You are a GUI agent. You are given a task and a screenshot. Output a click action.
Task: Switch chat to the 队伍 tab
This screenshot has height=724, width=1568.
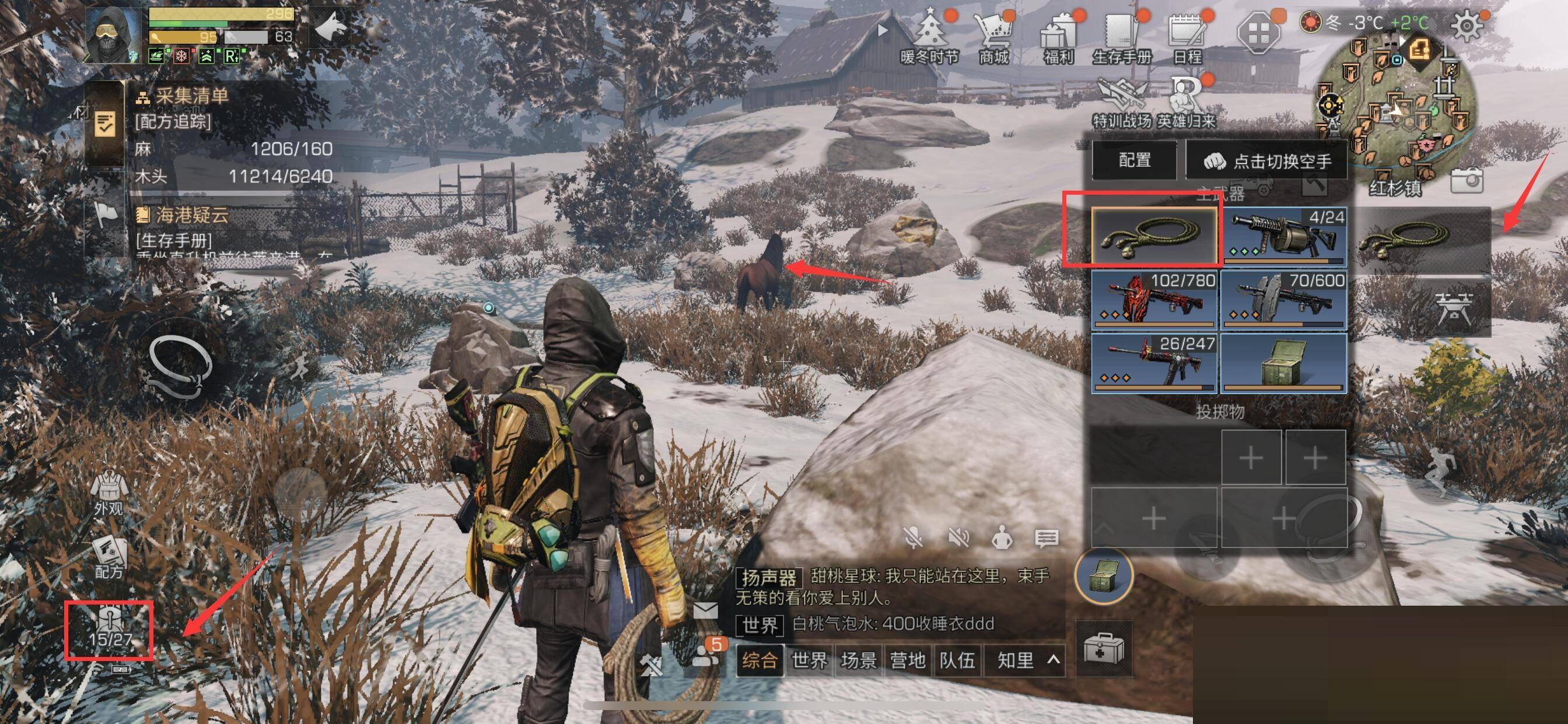click(957, 660)
